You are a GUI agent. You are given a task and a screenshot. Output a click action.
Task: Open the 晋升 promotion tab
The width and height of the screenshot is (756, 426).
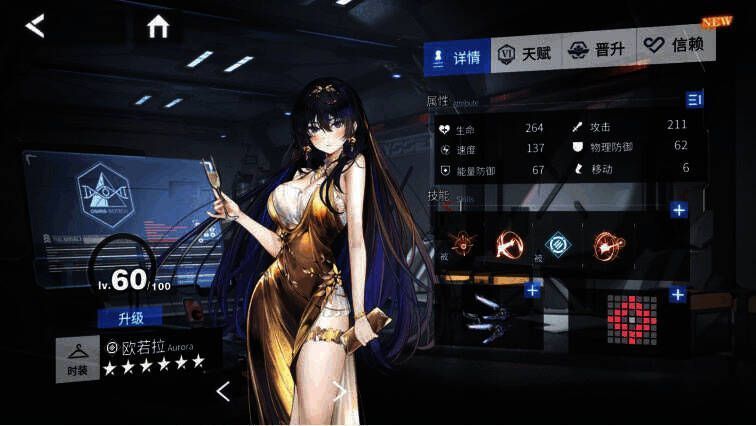pyautogui.click(x=597, y=49)
